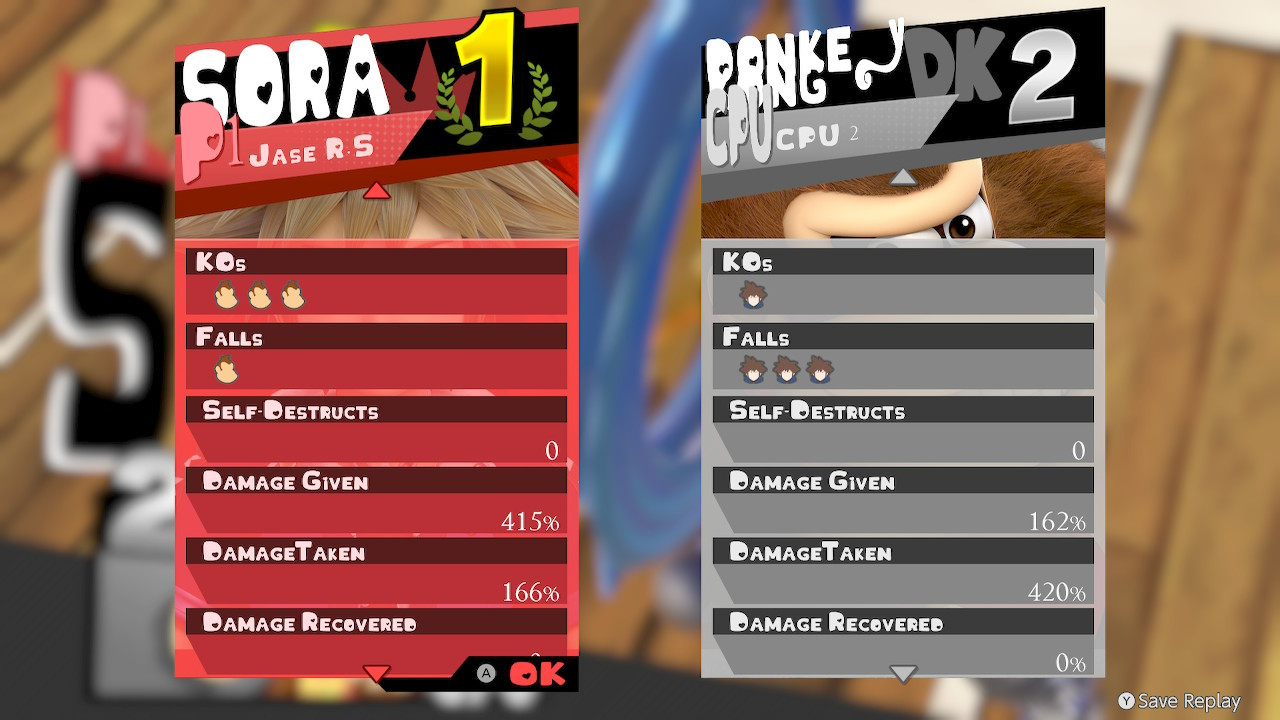Expand Sora's stats with the up arrow
1280x720 pixels.
coord(376,192)
